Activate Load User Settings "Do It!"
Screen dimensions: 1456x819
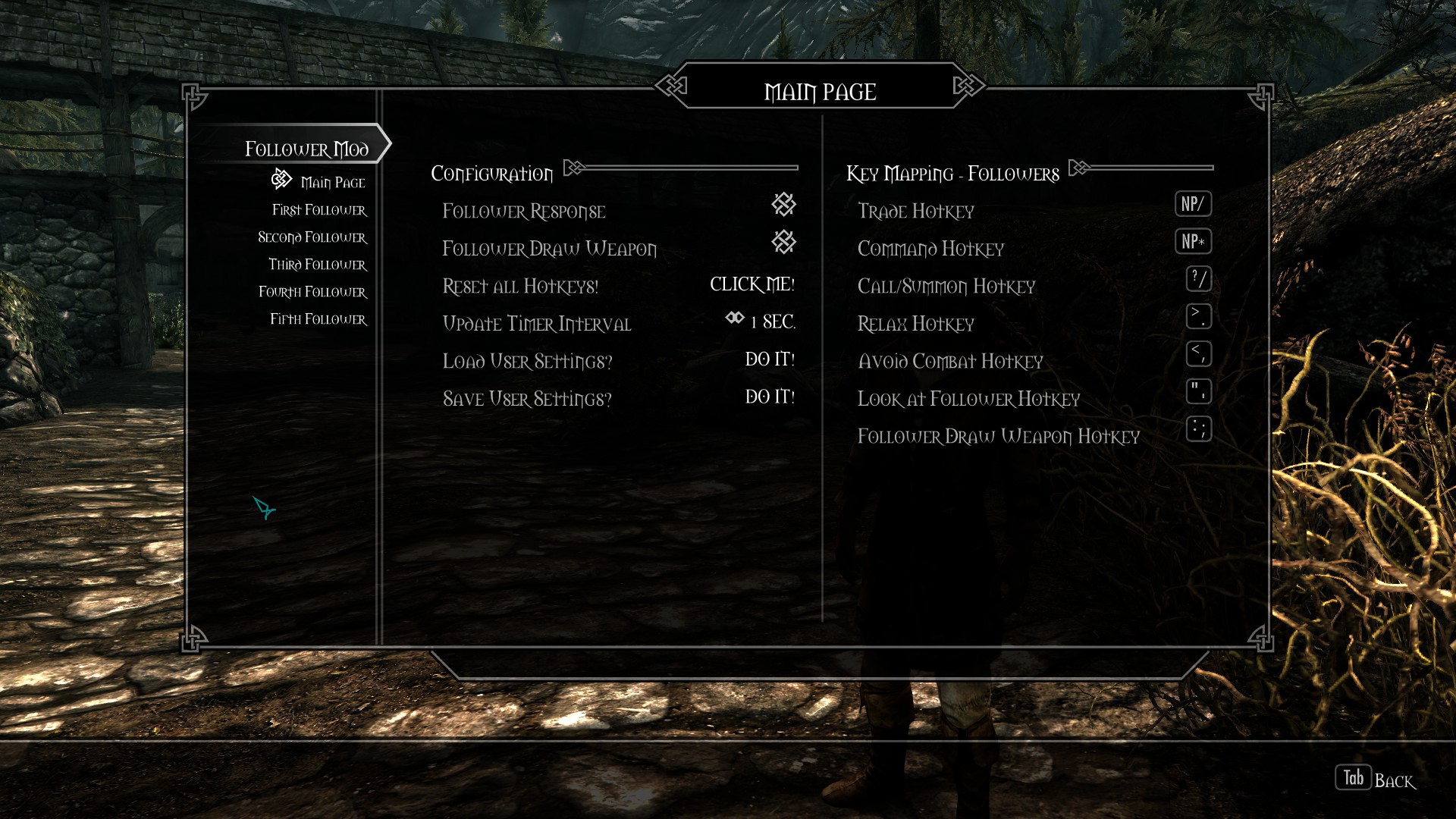point(770,359)
